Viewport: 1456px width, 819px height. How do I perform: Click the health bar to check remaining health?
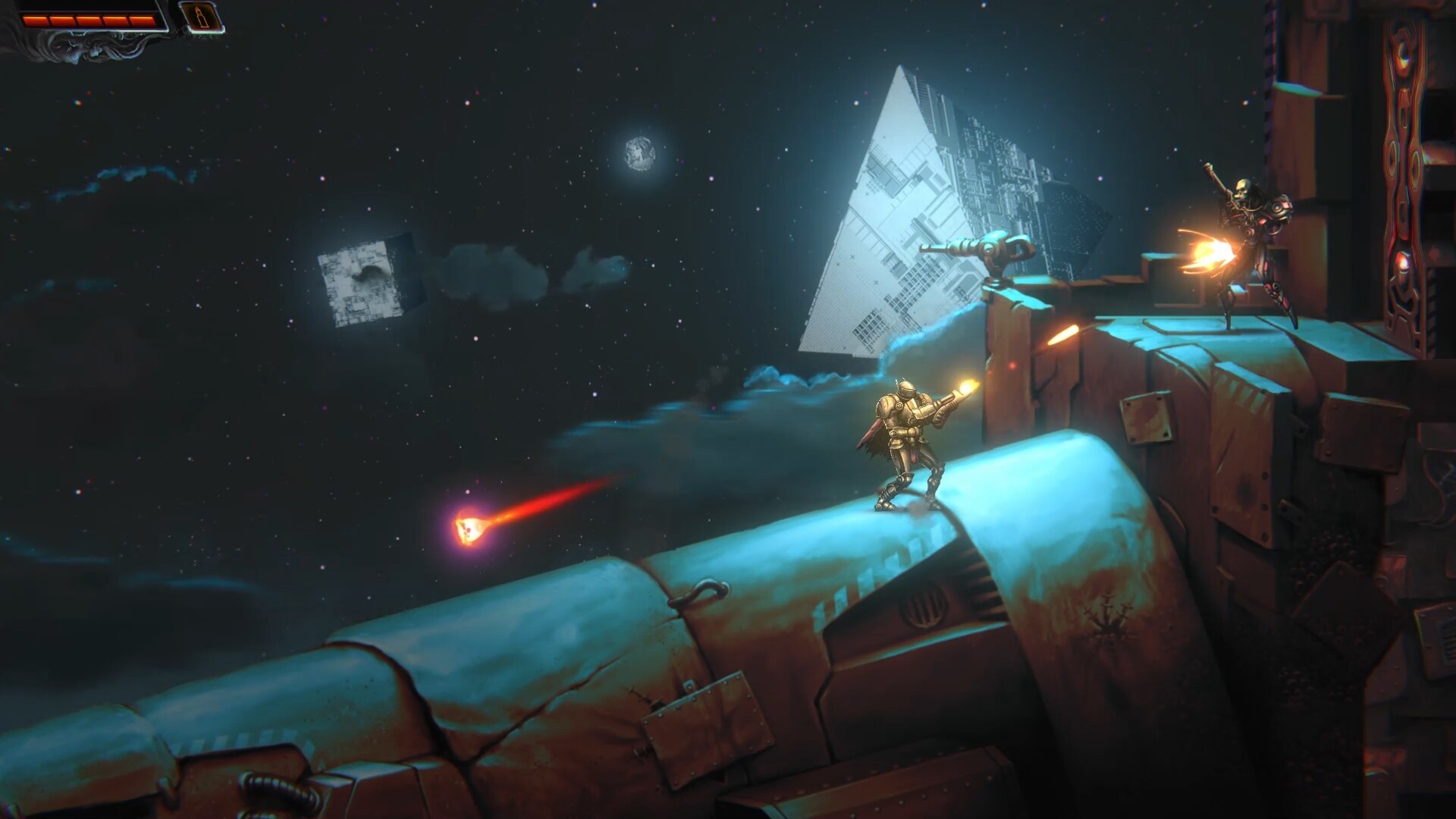click(87, 19)
